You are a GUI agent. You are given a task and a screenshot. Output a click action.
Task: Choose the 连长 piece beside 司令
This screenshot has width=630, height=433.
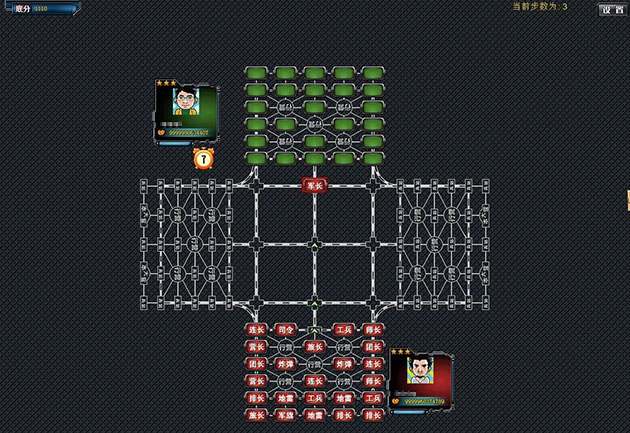coord(256,329)
